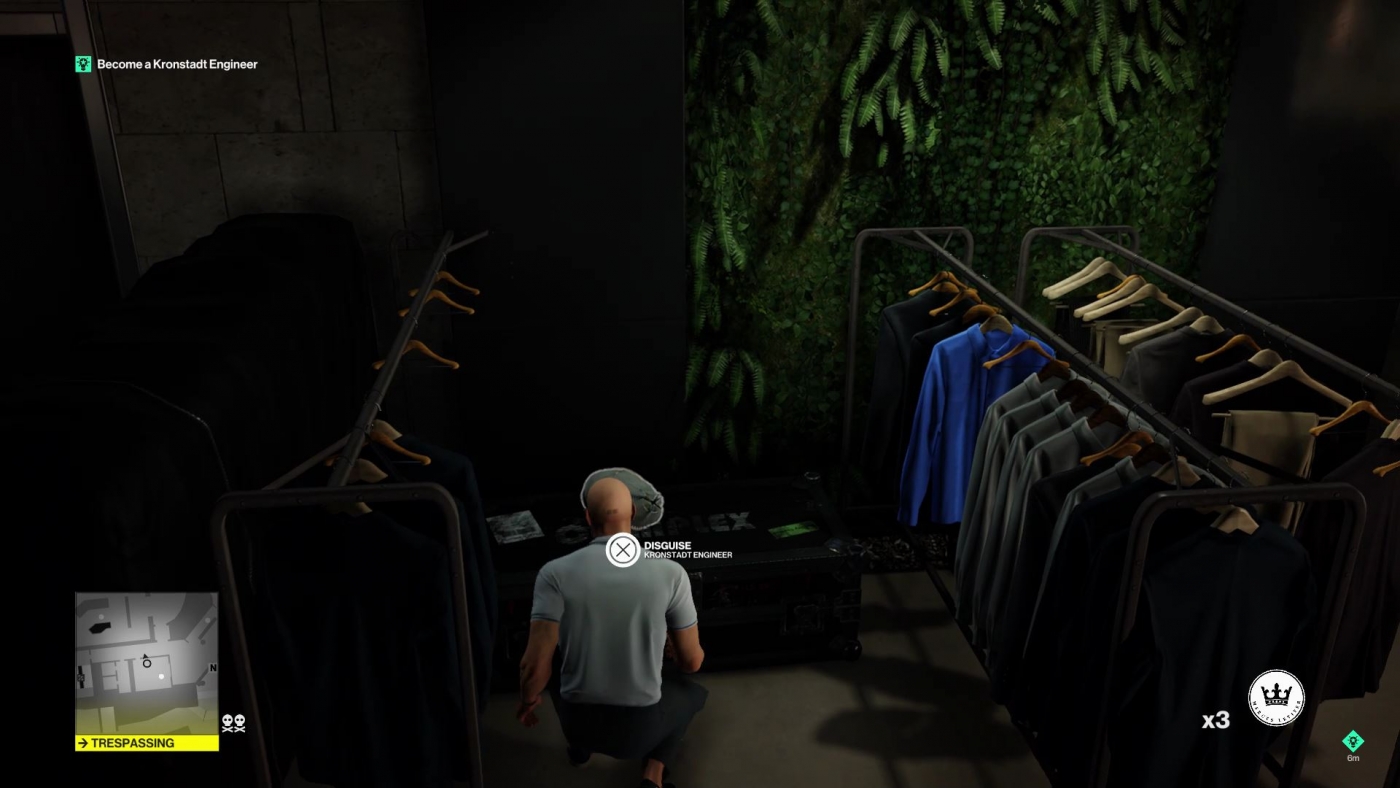Click the second skull icon beside the minimap

pos(239,722)
